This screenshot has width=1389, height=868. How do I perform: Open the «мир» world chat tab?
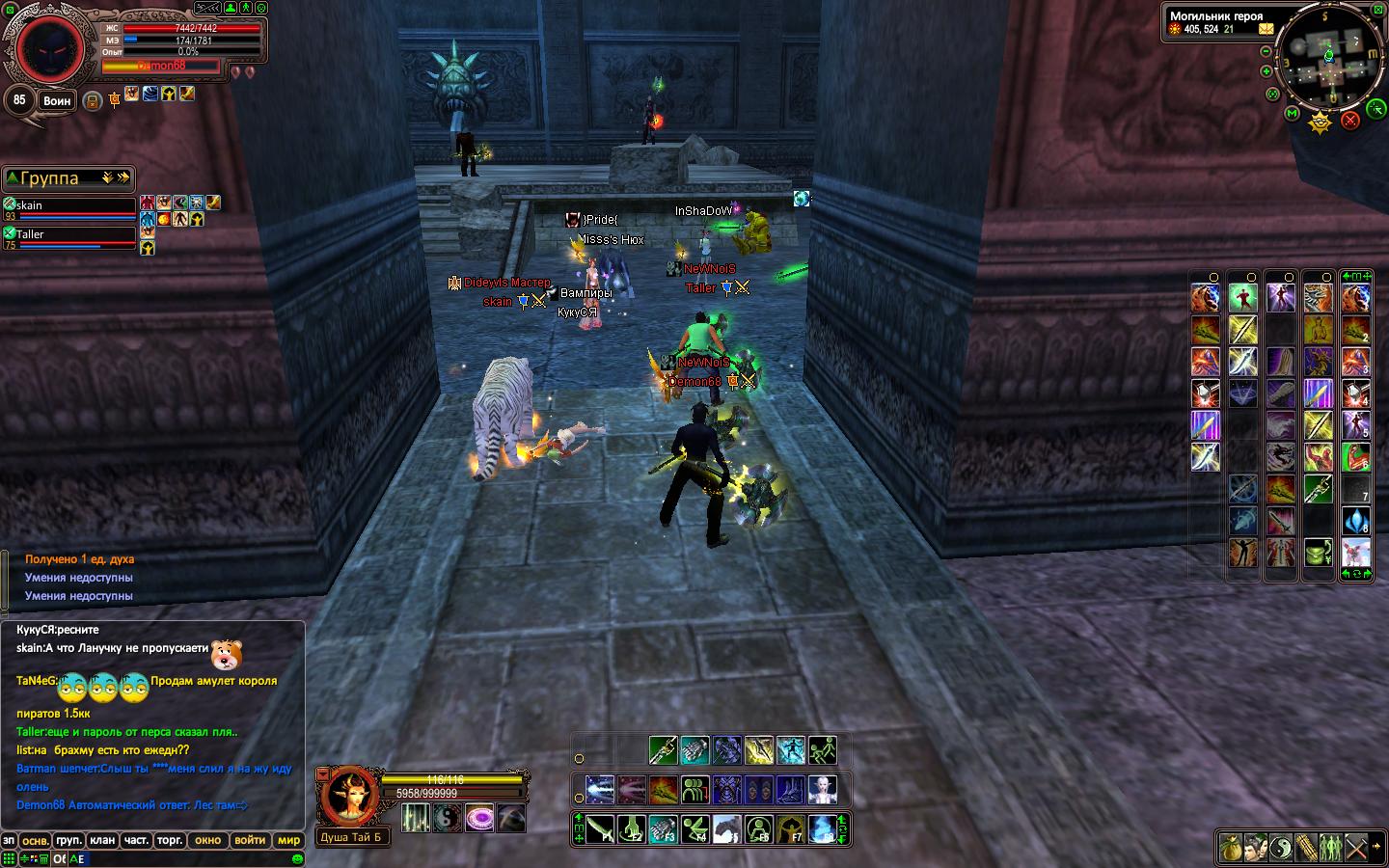(x=288, y=840)
